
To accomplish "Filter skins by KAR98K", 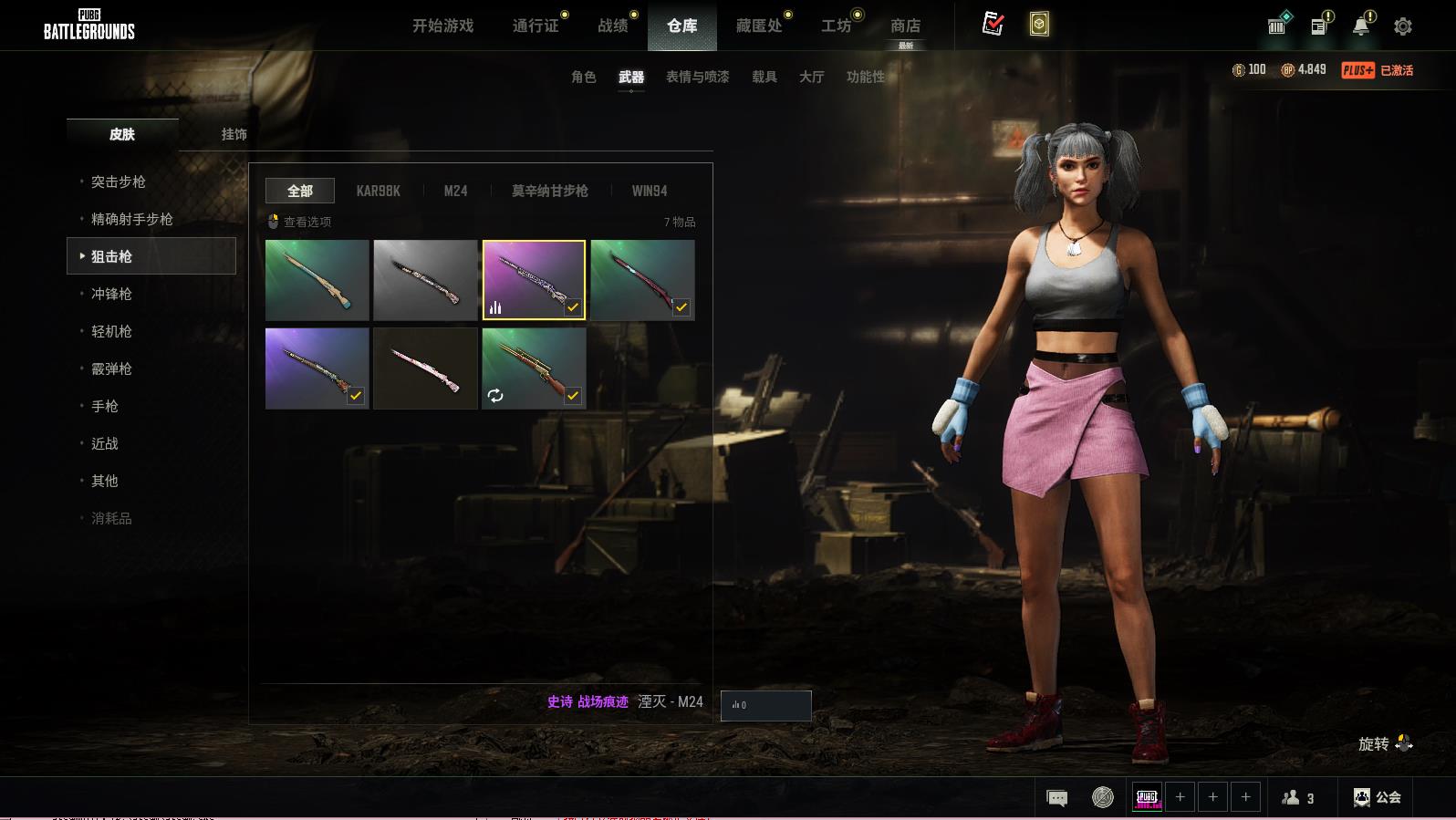I will [378, 191].
